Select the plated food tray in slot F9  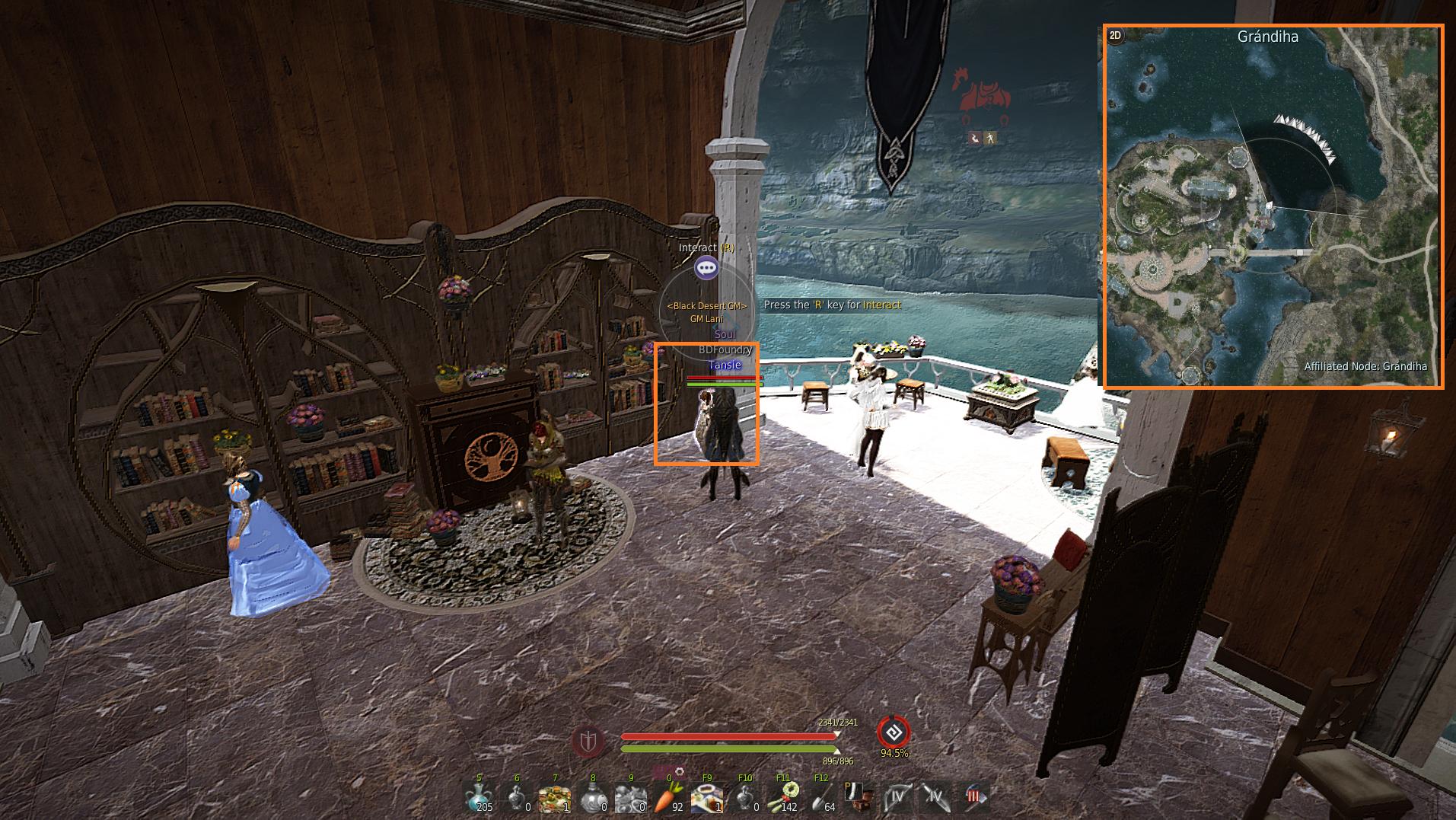[707, 797]
